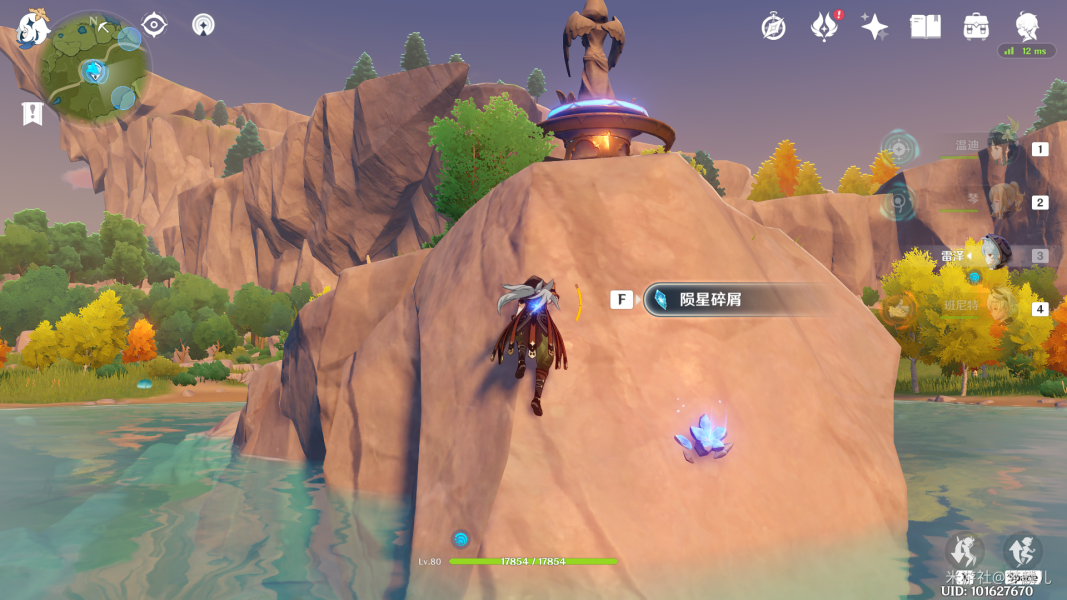Open the four-pointed star wish icon
The height and width of the screenshot is (600, 1067).
coord(875,27)
